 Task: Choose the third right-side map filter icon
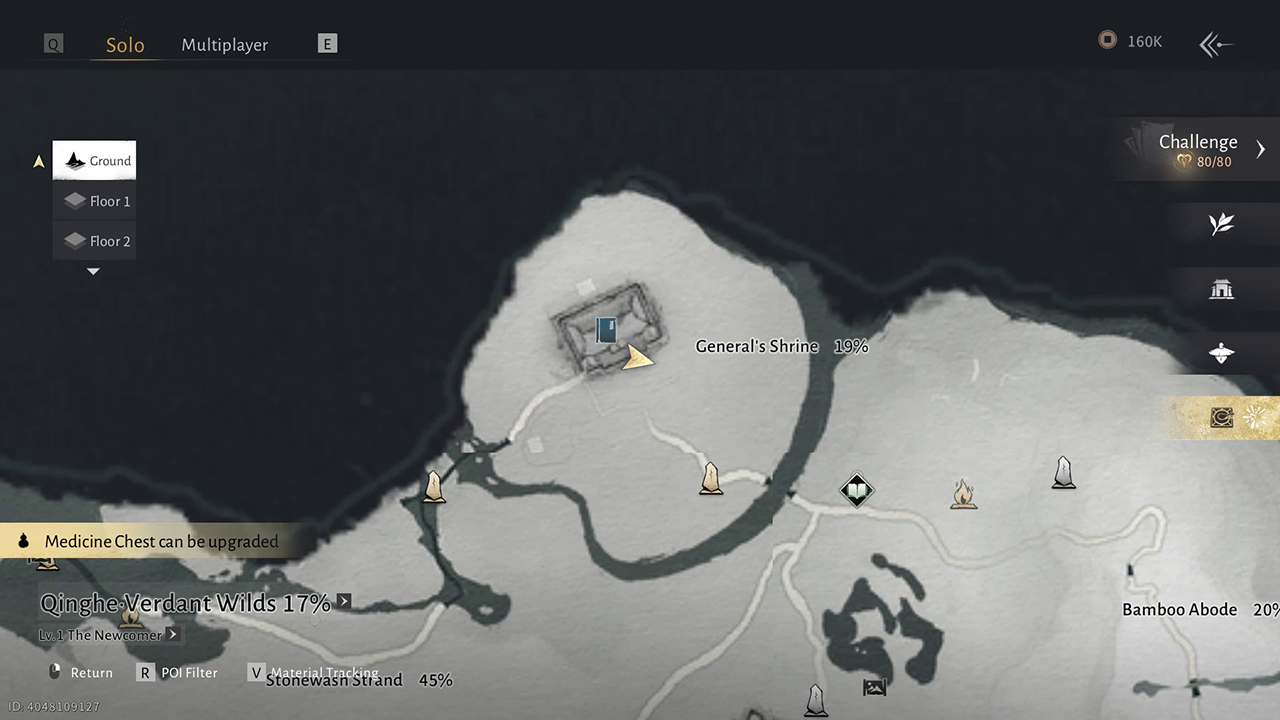tap(1221, 353)
